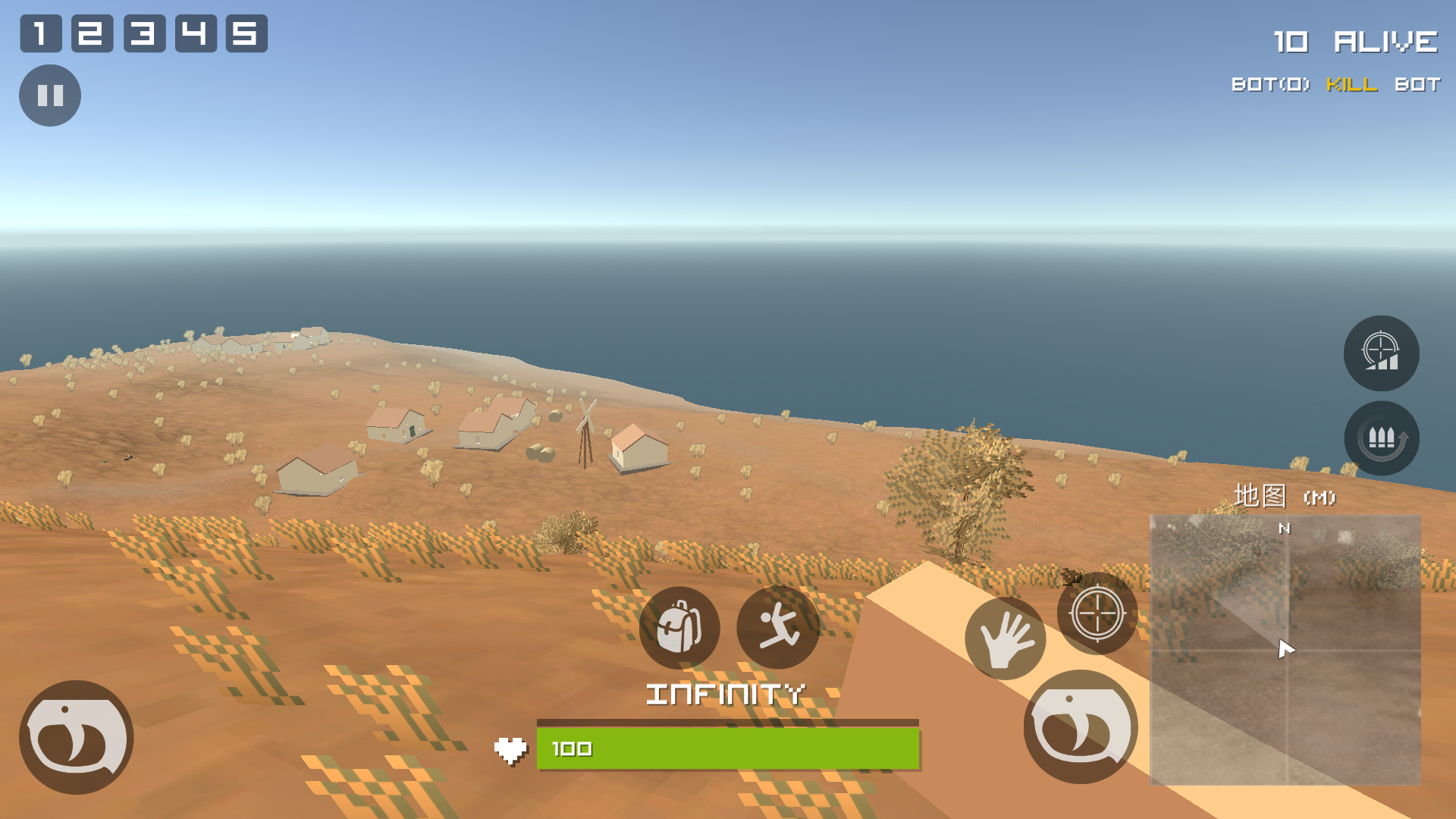Pause the game
Screen dimensions: 1456x819
tap(50, 96)
